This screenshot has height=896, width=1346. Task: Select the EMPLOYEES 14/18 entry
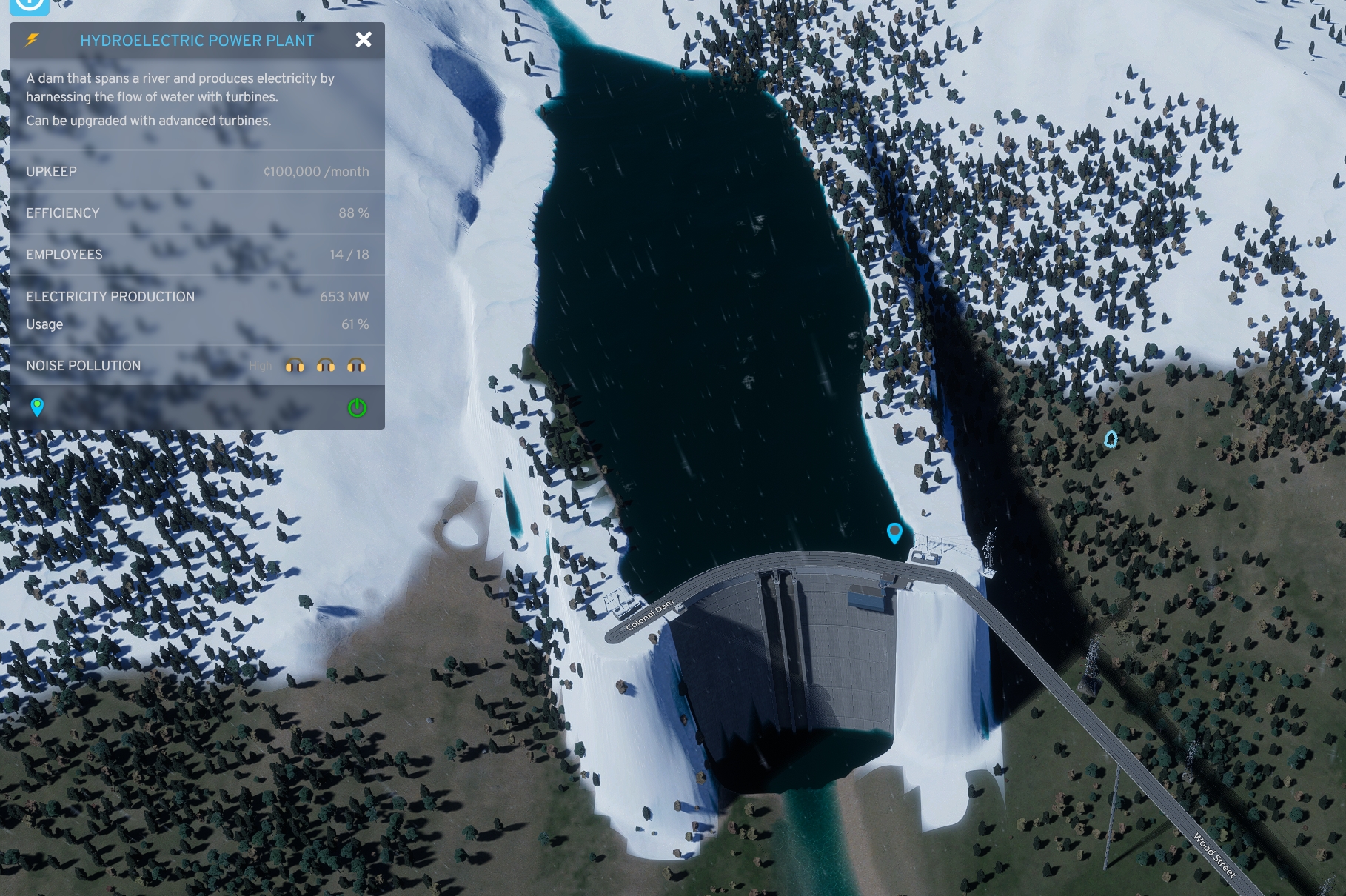coord(196,254)
